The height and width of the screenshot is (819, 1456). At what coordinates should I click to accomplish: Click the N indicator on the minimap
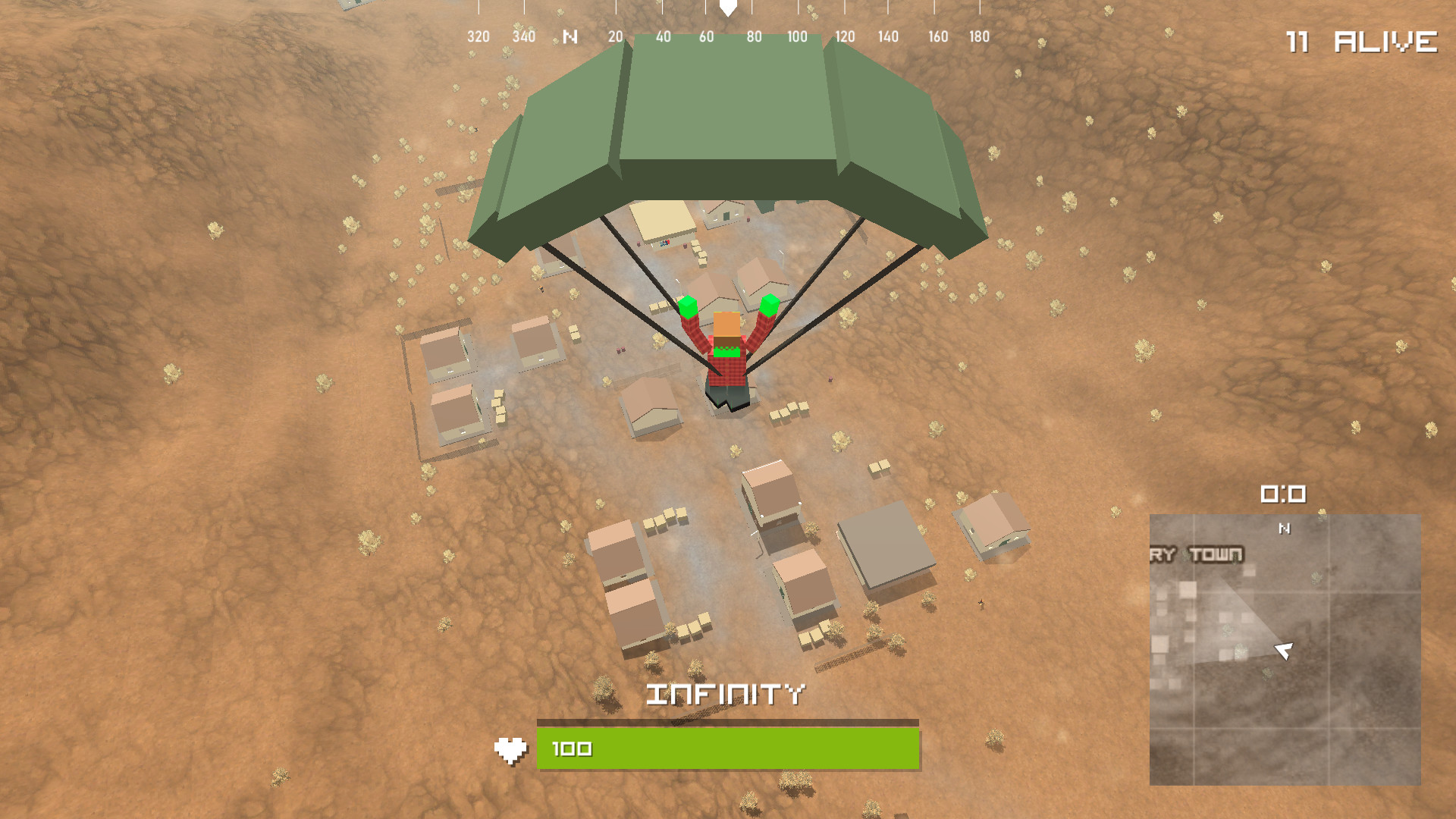(x=1284, y=529)
